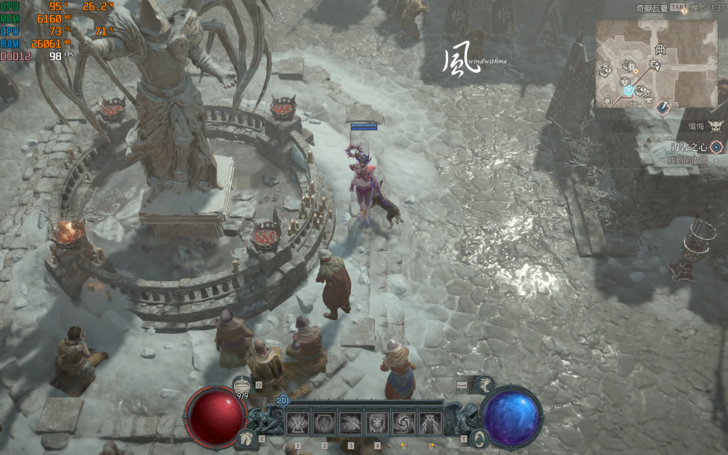The image size is (728, 455).
Task: Click the 懺悔 event with horned skull icon
Action: [x=717, y=126]
